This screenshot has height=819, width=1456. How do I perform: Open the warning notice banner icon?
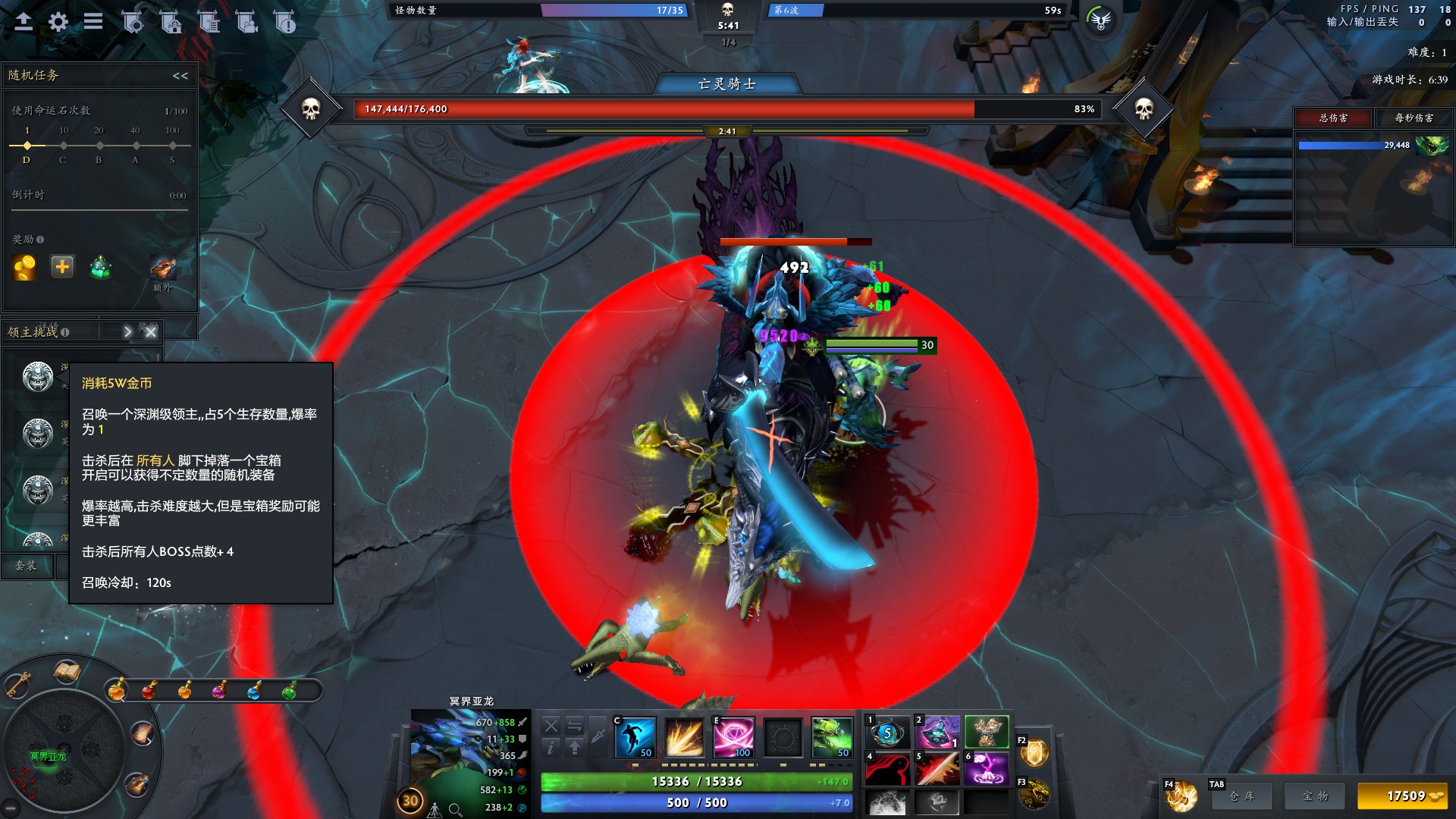[287, 23]
